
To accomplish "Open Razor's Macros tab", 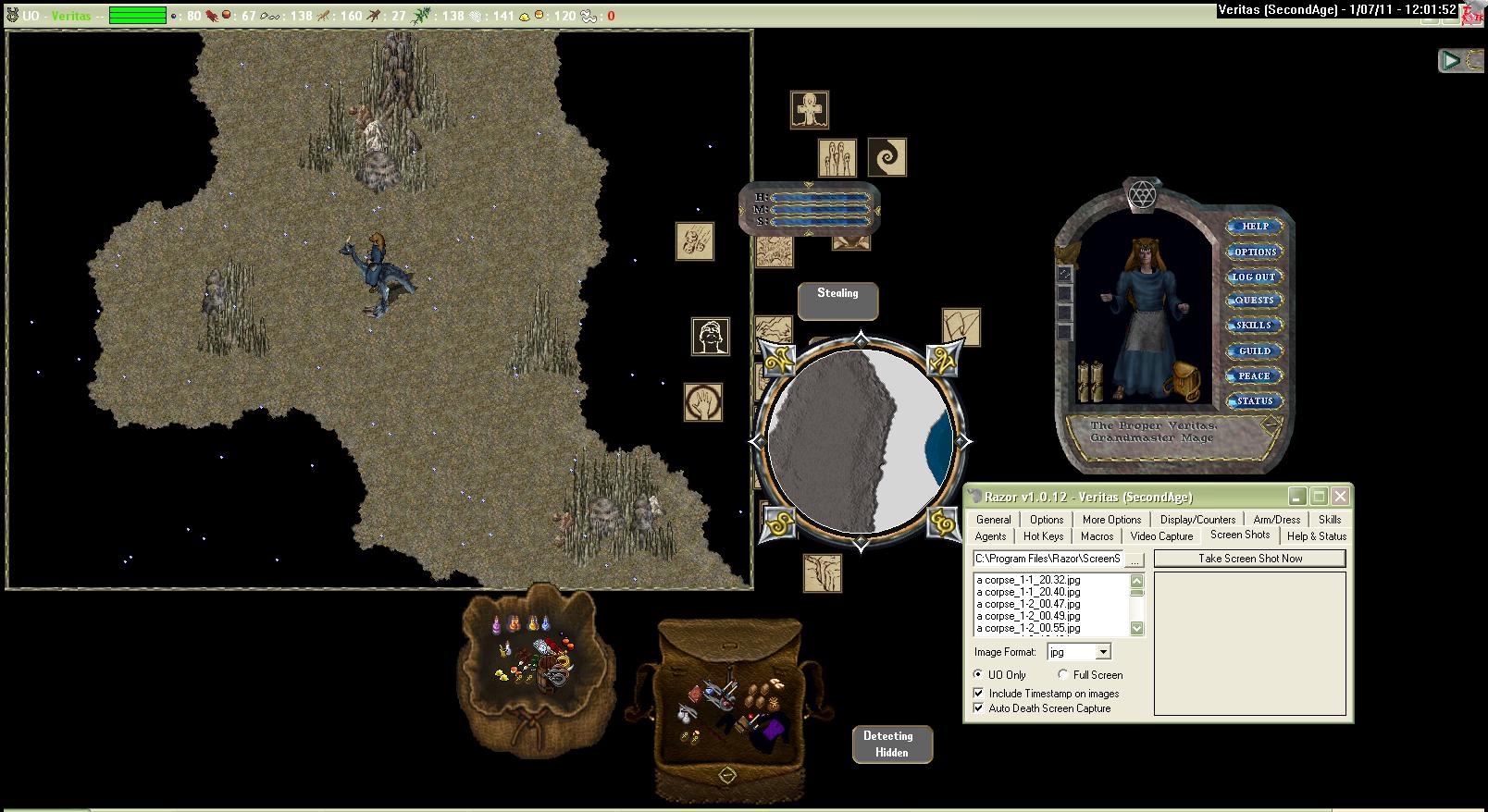I will click(1097, 536).
